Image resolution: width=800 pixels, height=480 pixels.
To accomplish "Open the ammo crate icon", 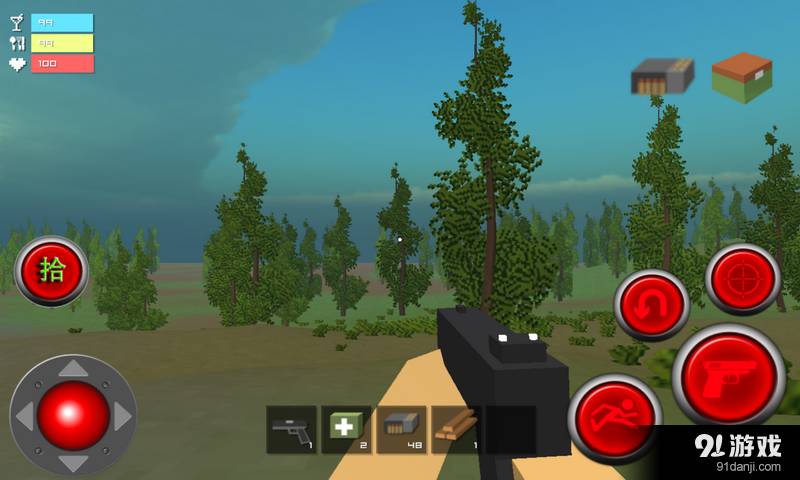I will 662,76.
